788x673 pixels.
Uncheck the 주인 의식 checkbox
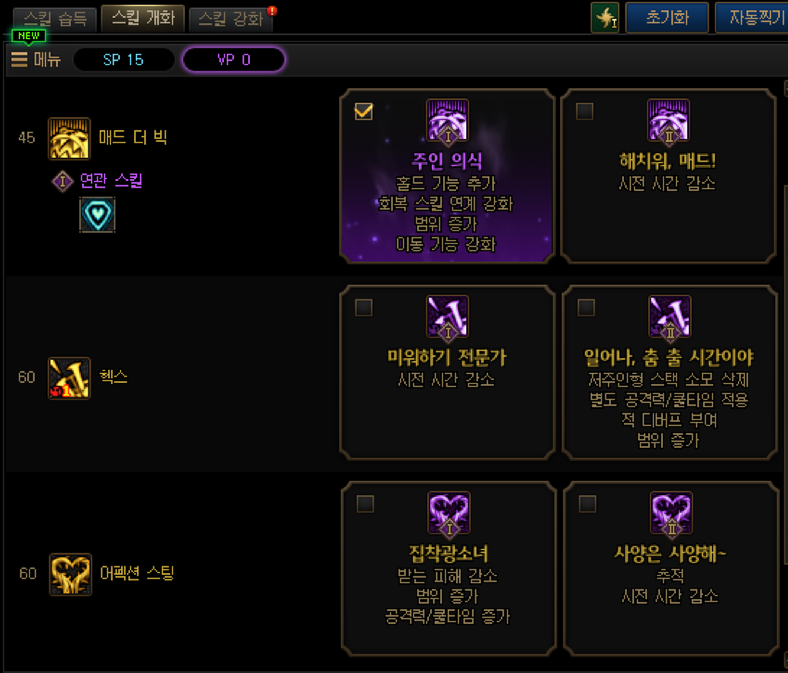point(364,111)
